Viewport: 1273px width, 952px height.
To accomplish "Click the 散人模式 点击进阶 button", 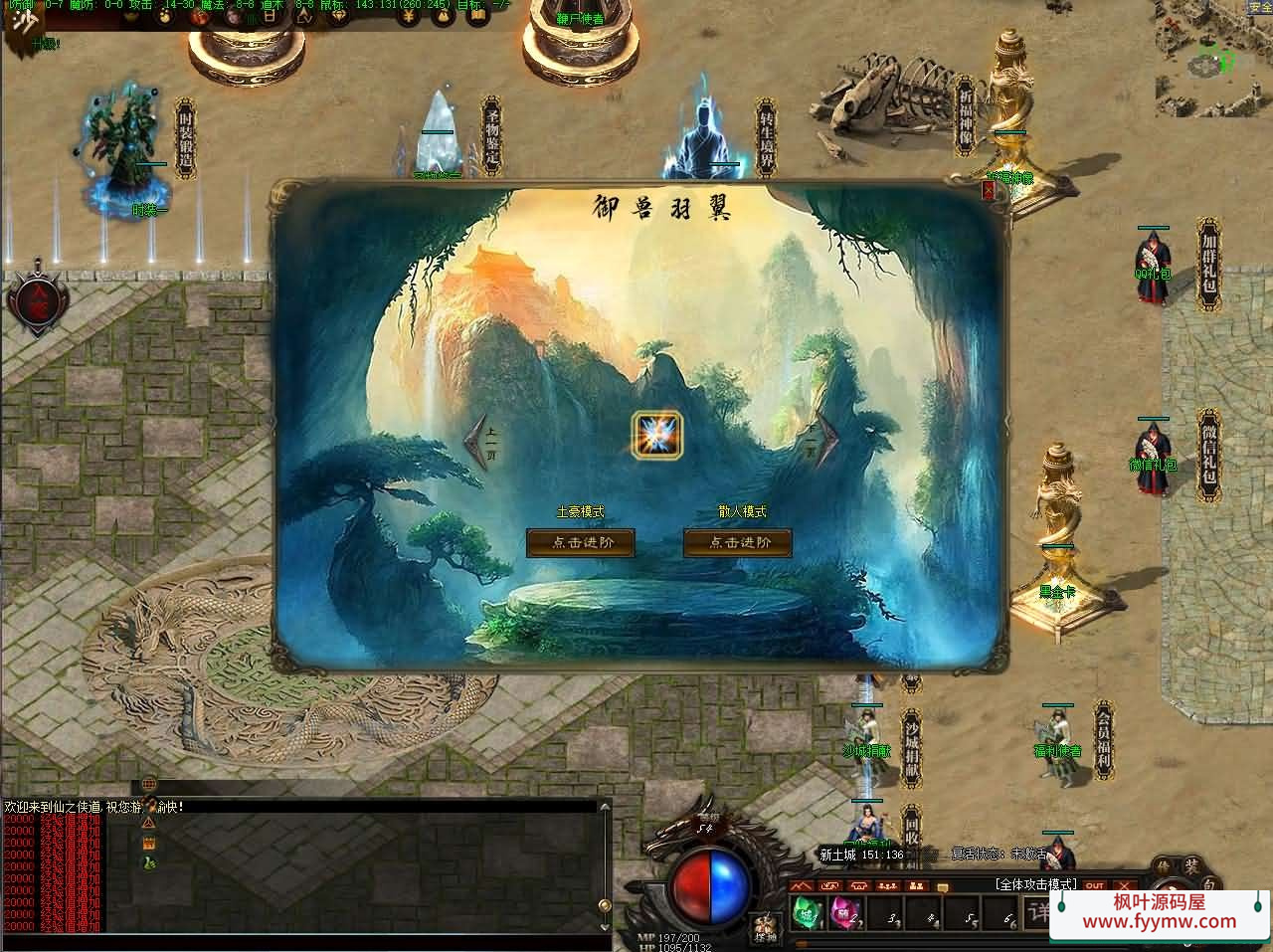I will [738, 542].
